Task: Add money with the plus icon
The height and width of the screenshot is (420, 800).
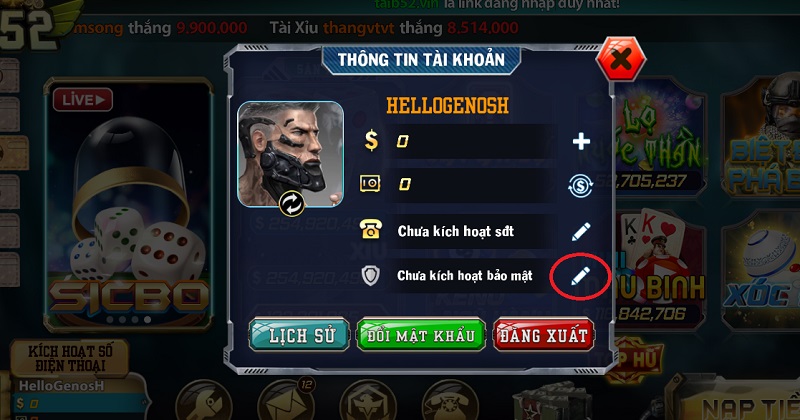Action: (581, 142)
